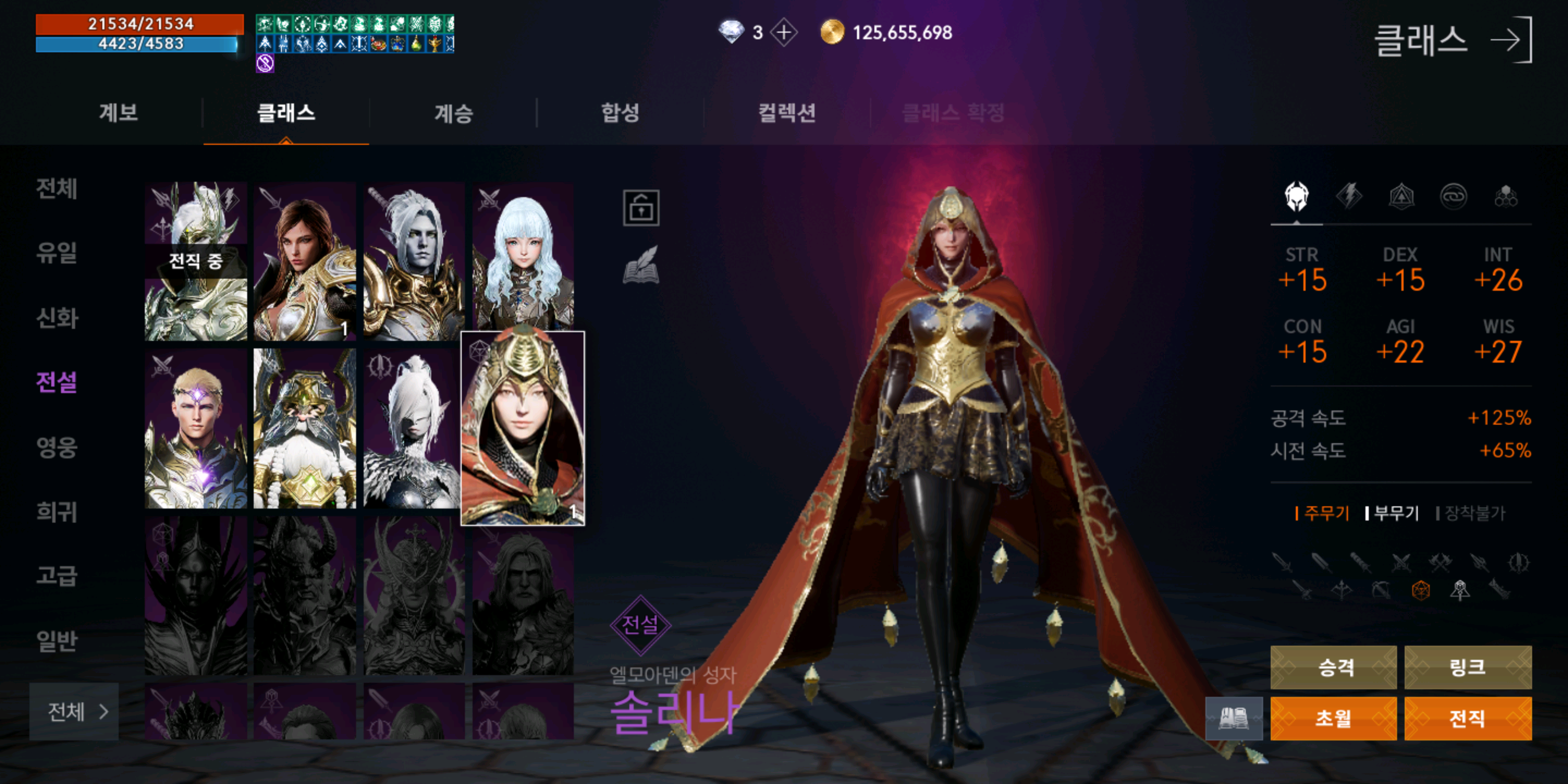Open the 승격 option

[x=1333, y=667]
